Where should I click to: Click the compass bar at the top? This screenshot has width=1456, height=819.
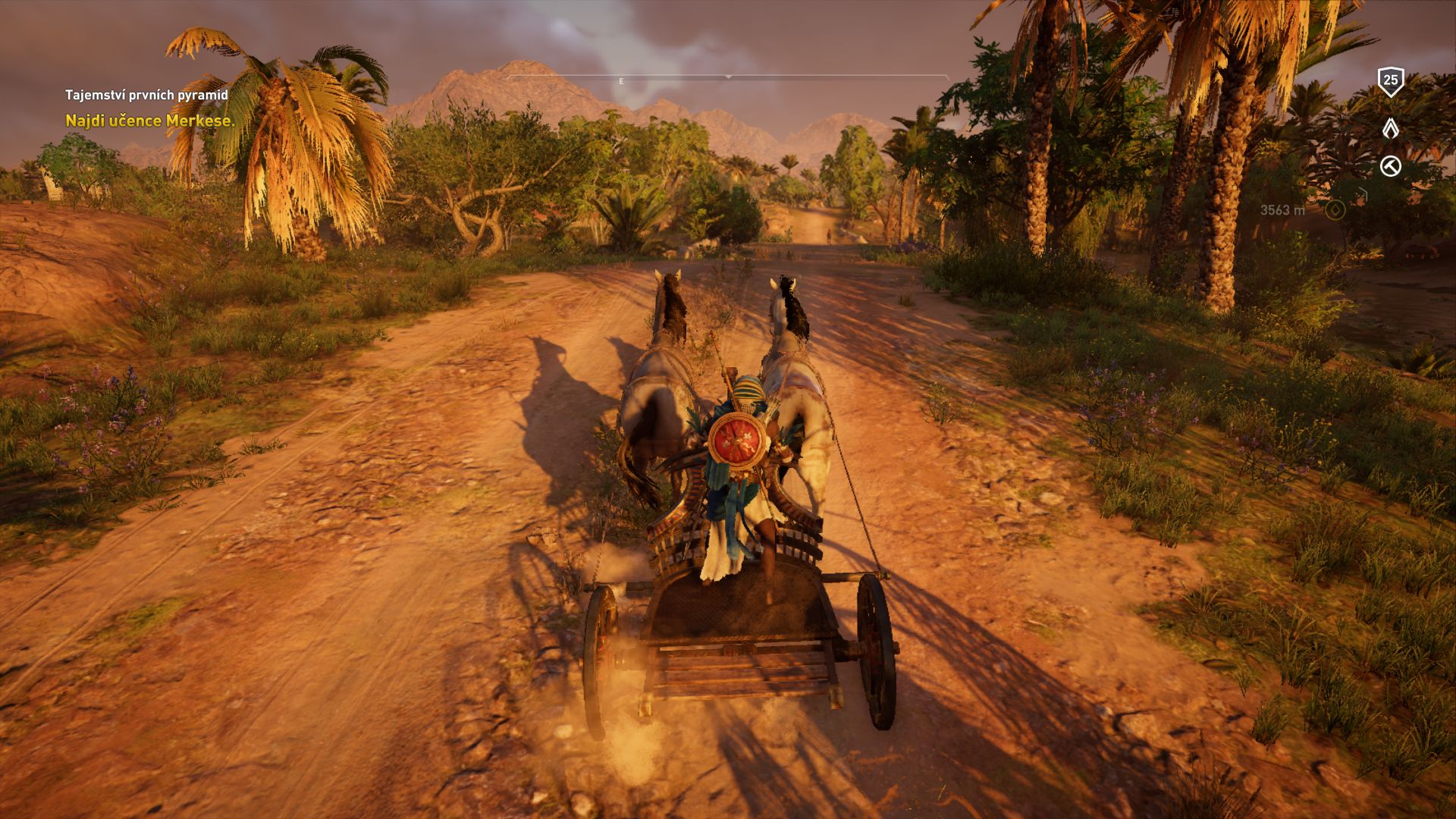(727, 77)
